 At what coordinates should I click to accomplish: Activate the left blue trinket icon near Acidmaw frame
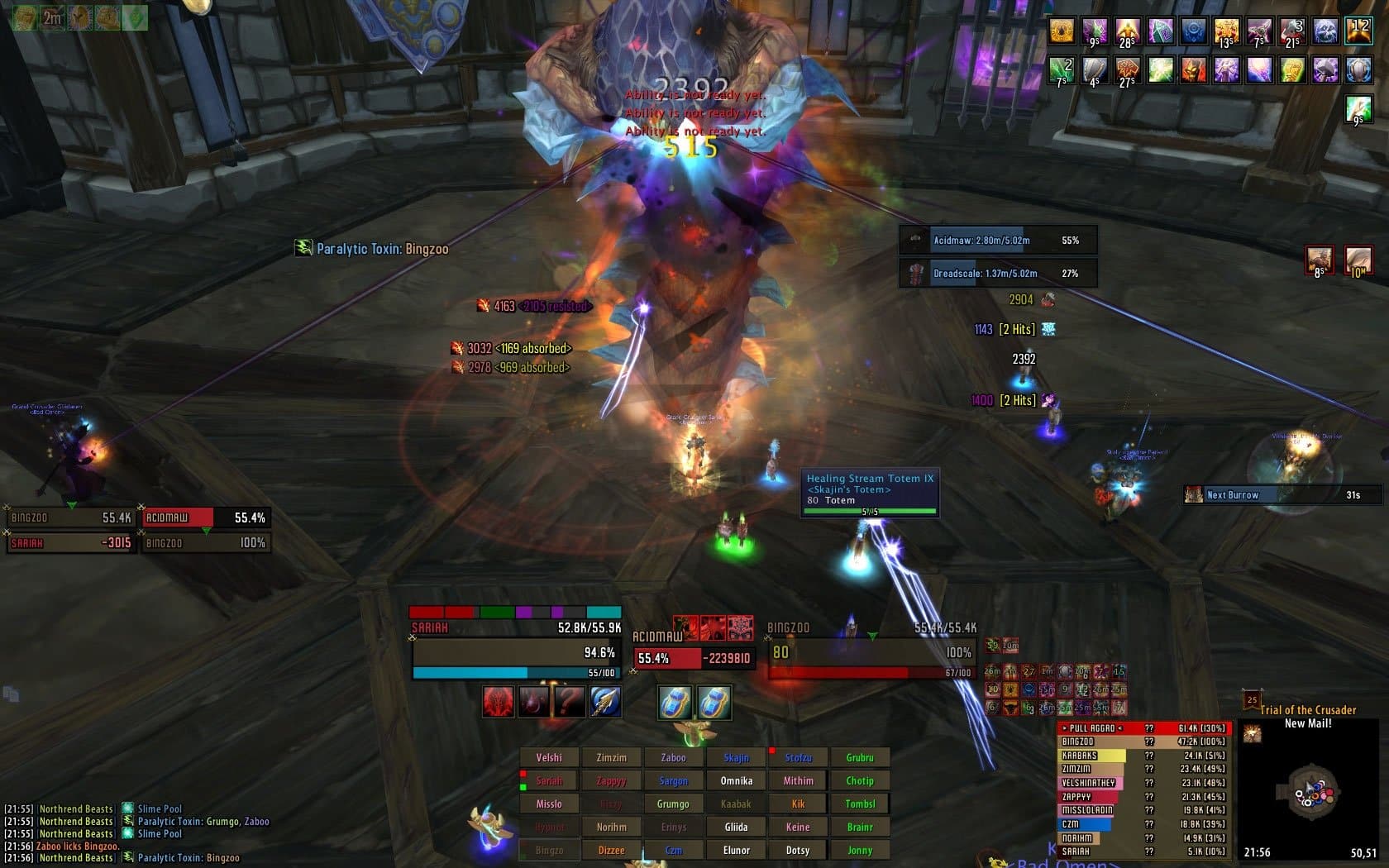[676, 700]
